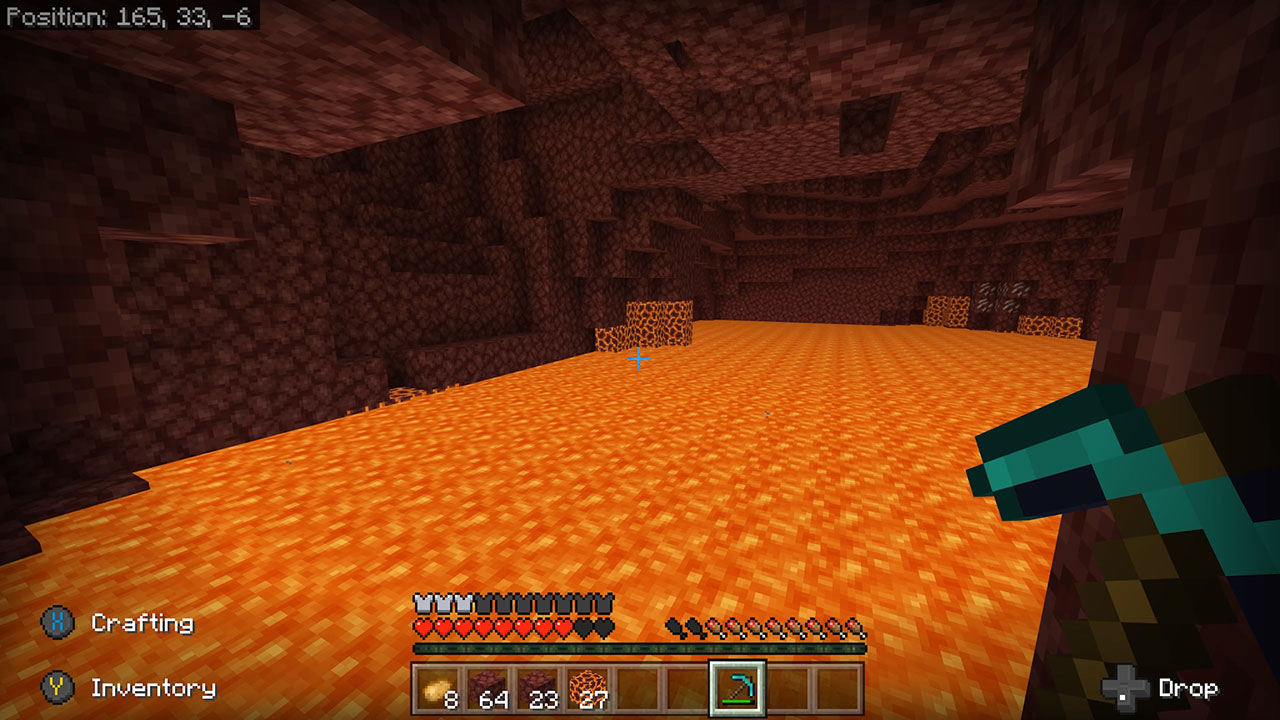Click the leftmost red heart icon

421,627
